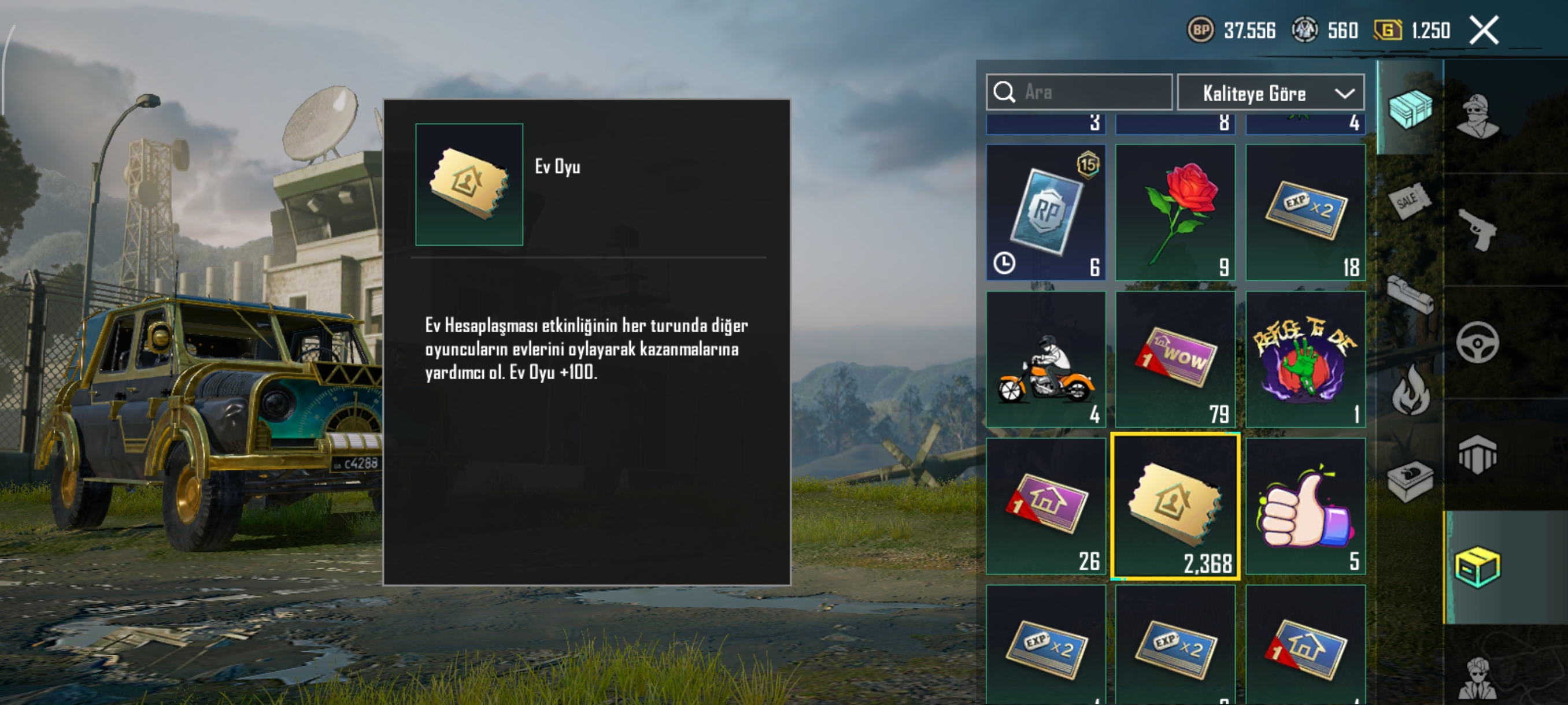The height and width of the screenshot is (705, 1568).
Task: Select the RP card item slot
Action: (x=1046, y=212)
